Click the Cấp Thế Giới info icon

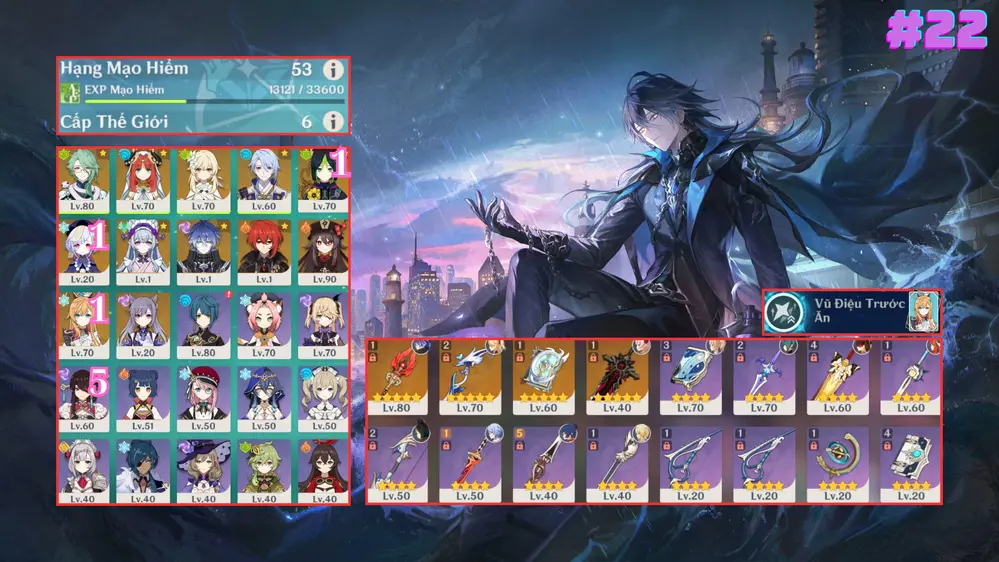333,121
